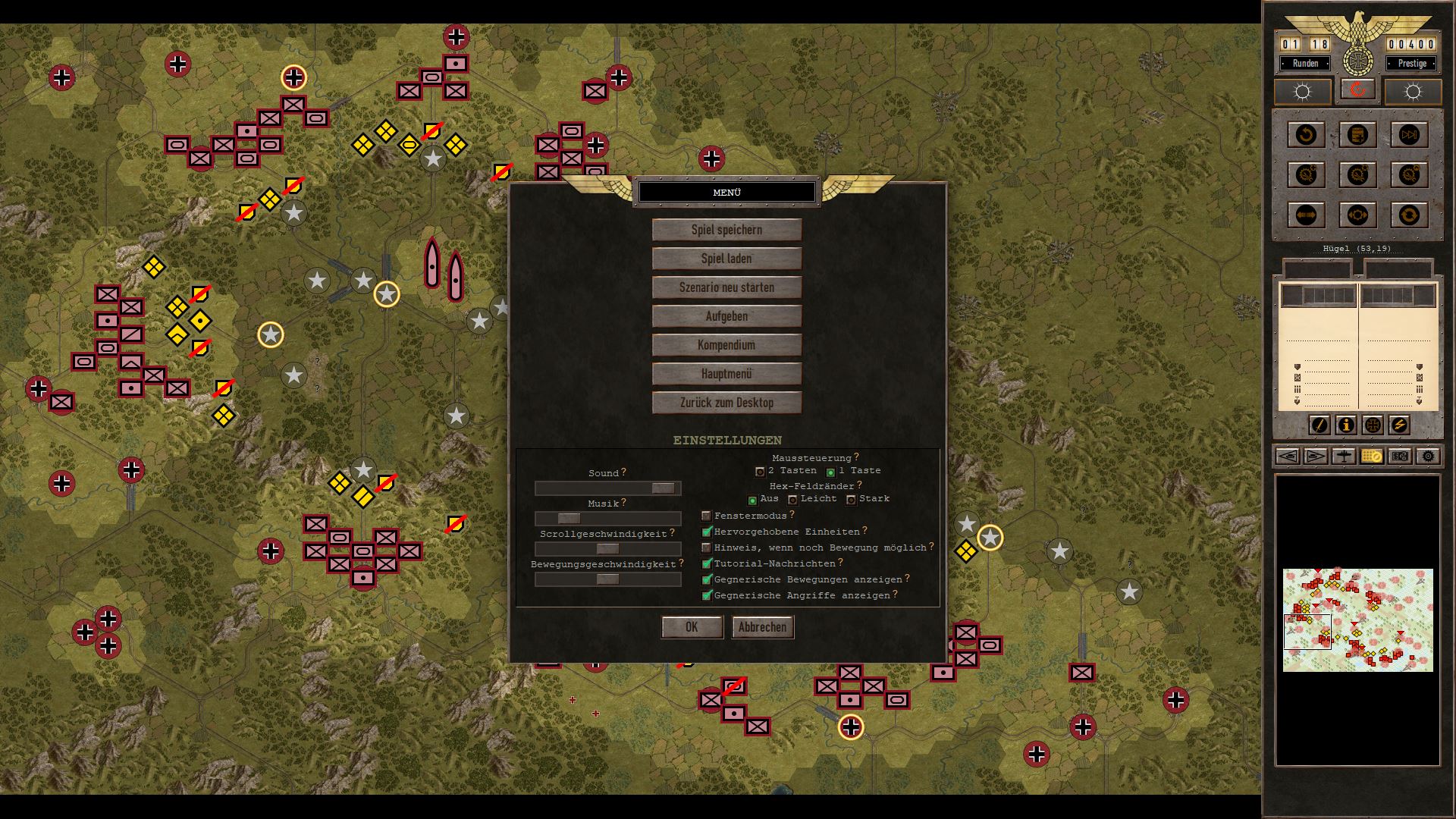1456x819 pixels.
Task: Click the Spiel speichern button
Action: click(x=726, y=230)
